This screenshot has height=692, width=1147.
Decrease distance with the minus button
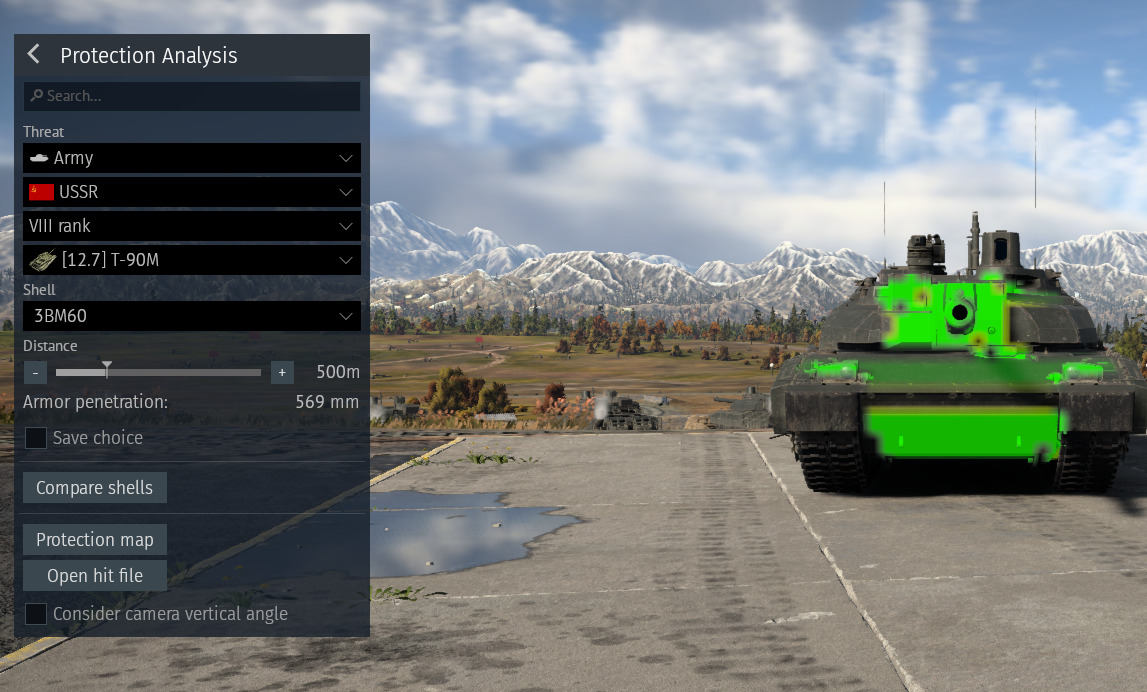coord(35,372)
